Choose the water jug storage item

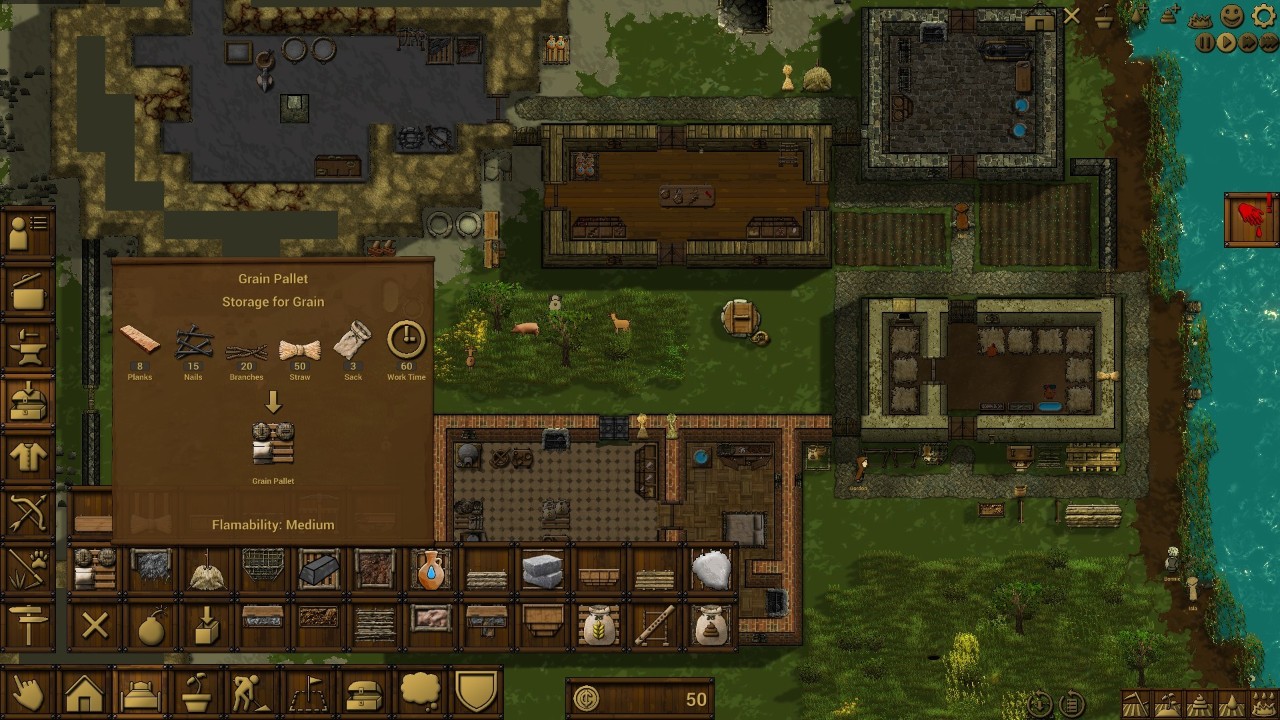click(x=430, y=570)
